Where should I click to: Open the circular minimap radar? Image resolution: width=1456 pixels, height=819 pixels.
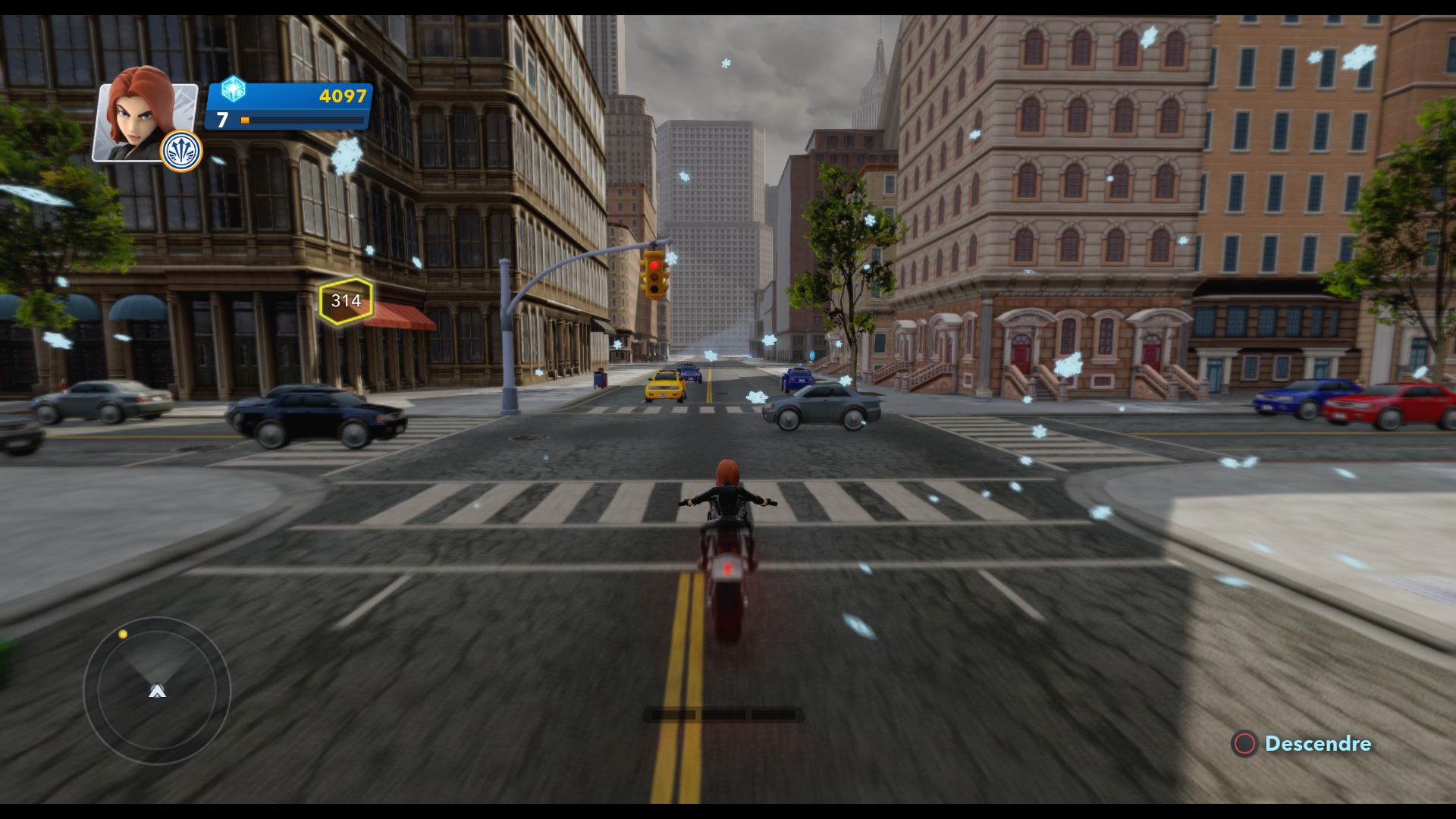coord(157,690)
